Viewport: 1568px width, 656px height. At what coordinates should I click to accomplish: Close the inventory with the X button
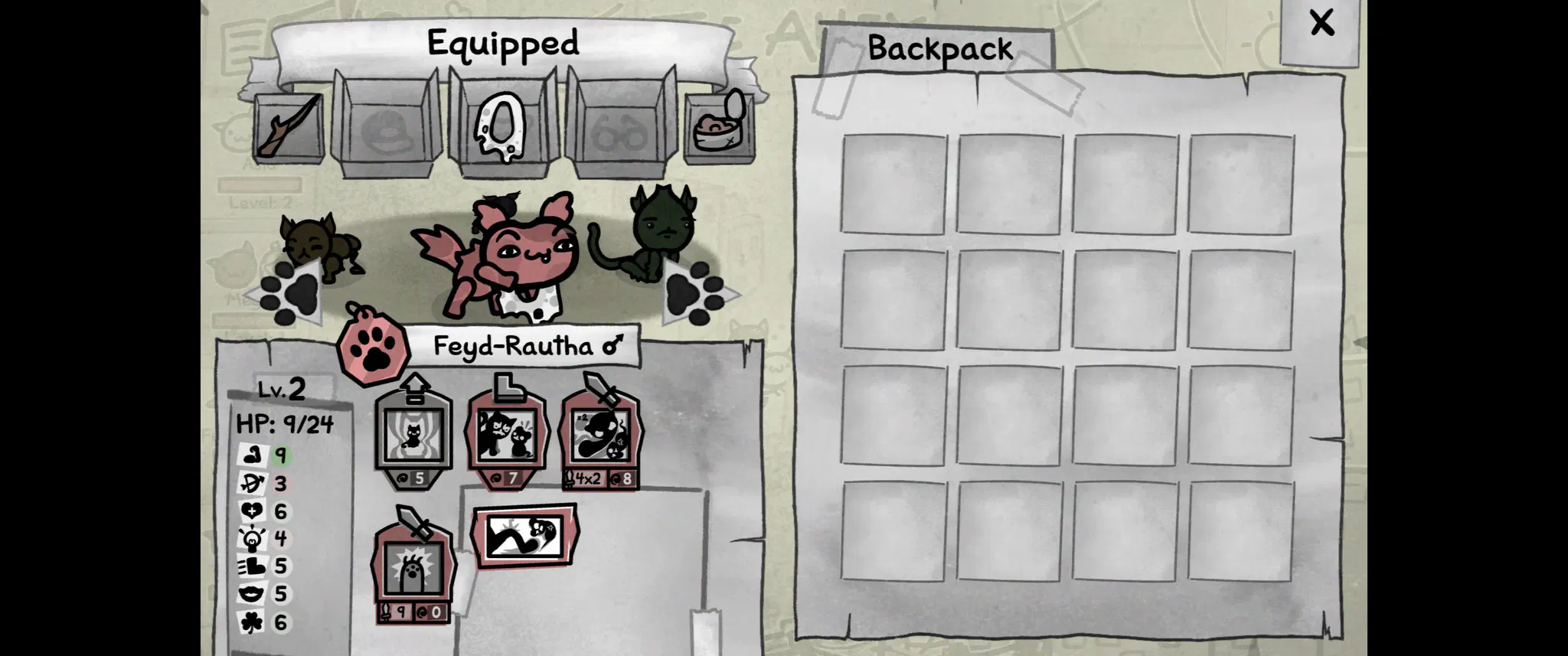tap(1321, 24)
